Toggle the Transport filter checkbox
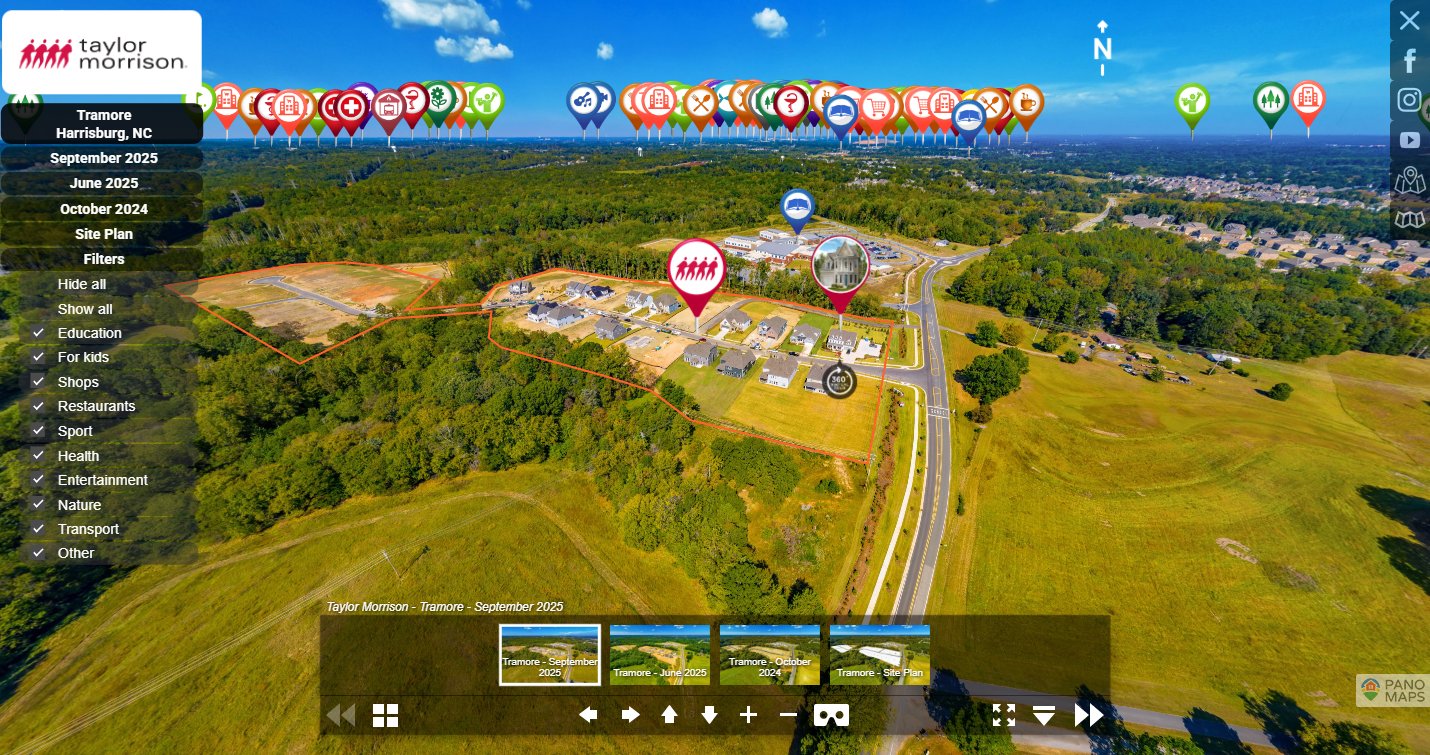The height and width of the screenshot is (755, 1430). [x=39, y=529]
